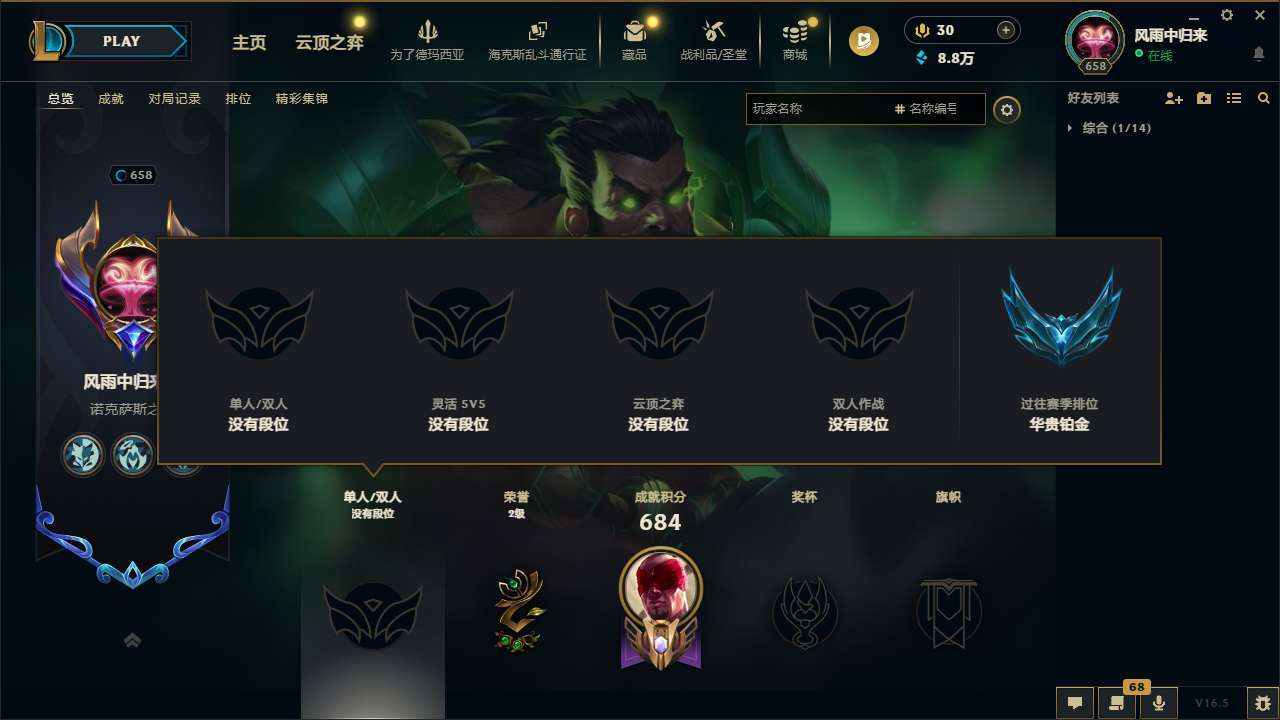Click the PLAY button
This screenshot has width=1280, height=720.
(120, 41)
